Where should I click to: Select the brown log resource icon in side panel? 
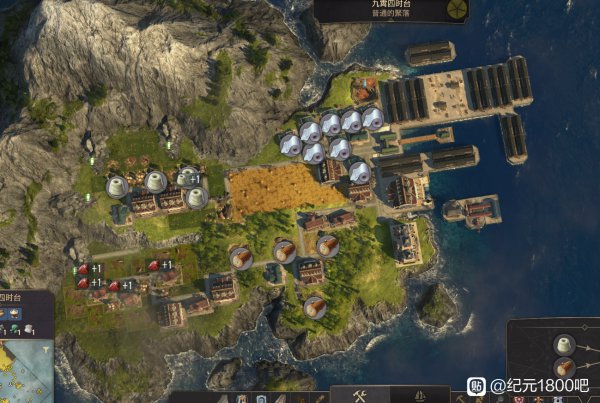(565, 367)
